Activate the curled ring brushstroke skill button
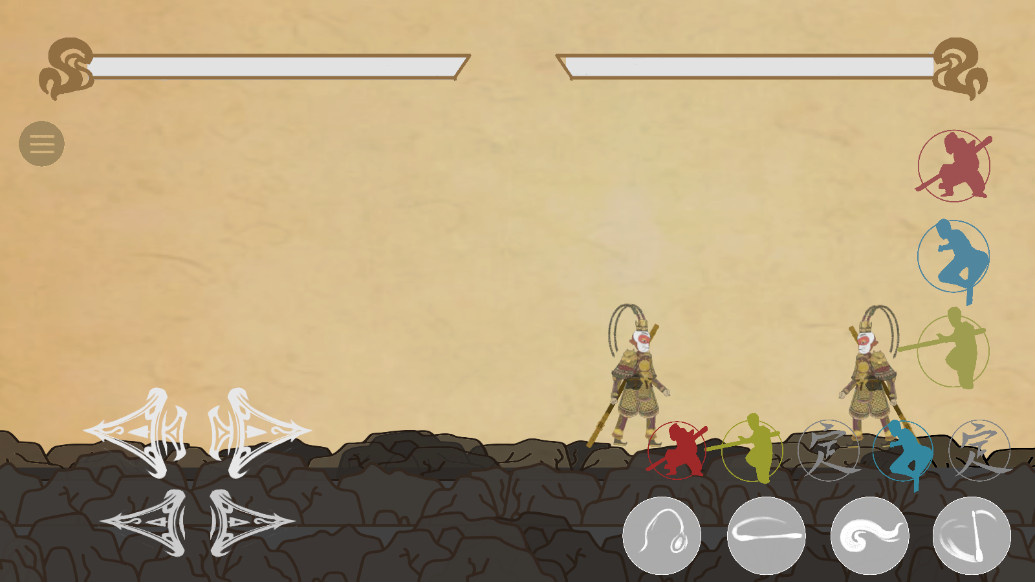The image size is (1035, 582). pos(662,536)
